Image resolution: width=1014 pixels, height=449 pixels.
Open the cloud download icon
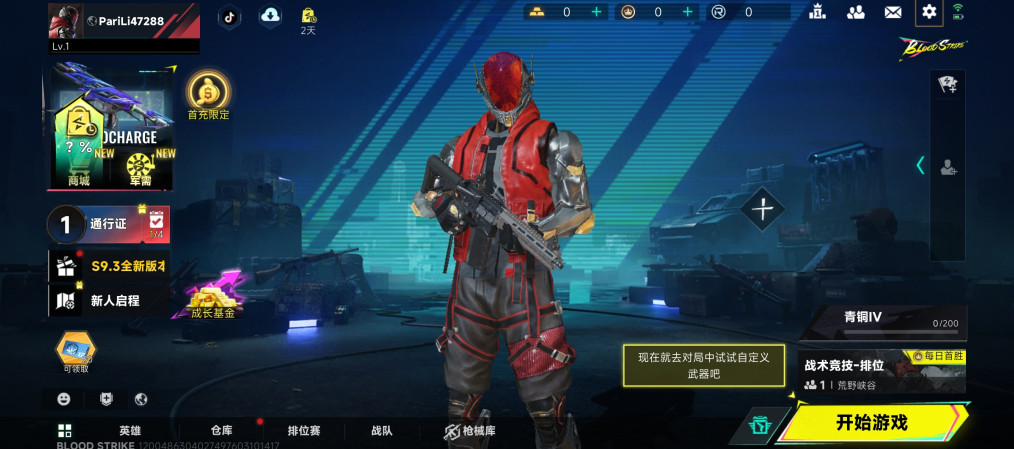(x=270, y=15)
